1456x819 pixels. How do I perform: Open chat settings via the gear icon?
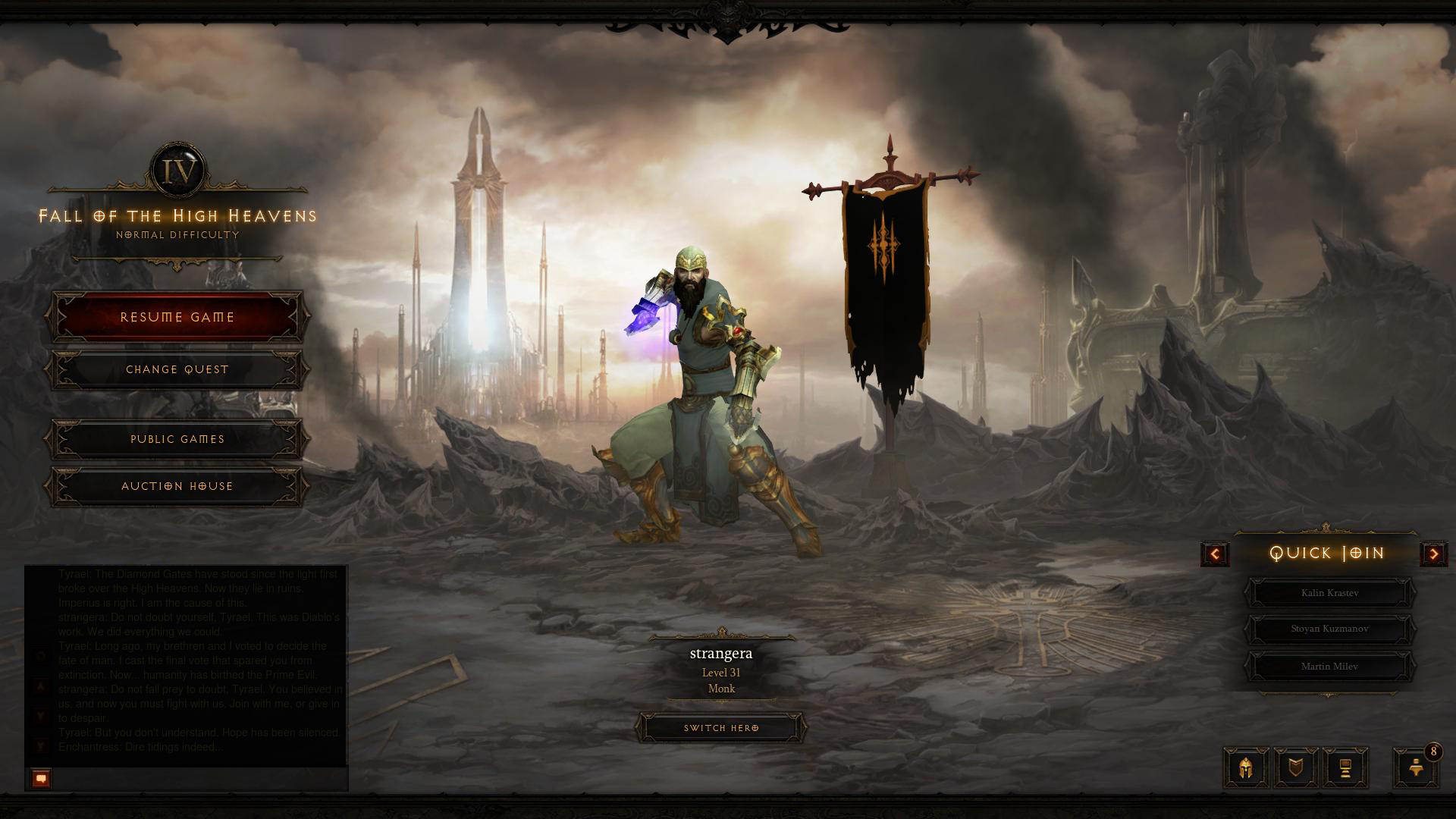pyautogui.click(x=41, y=656)
